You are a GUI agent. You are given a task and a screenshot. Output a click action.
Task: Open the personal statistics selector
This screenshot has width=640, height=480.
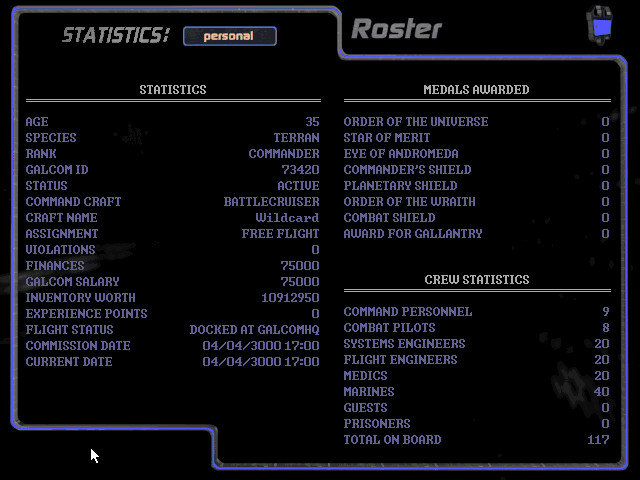229,36
